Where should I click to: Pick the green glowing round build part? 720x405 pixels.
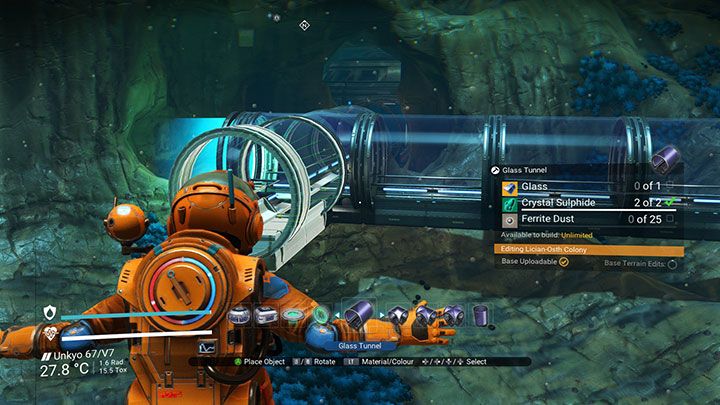320,315
